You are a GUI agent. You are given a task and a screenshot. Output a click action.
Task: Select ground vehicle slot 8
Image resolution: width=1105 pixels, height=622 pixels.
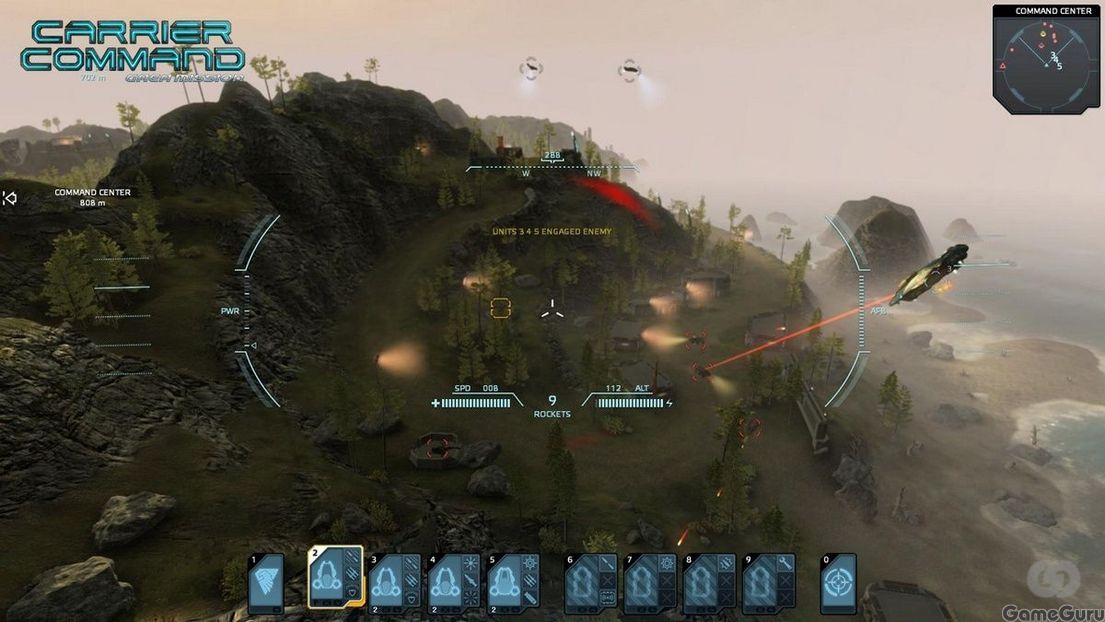click(709, 583)
